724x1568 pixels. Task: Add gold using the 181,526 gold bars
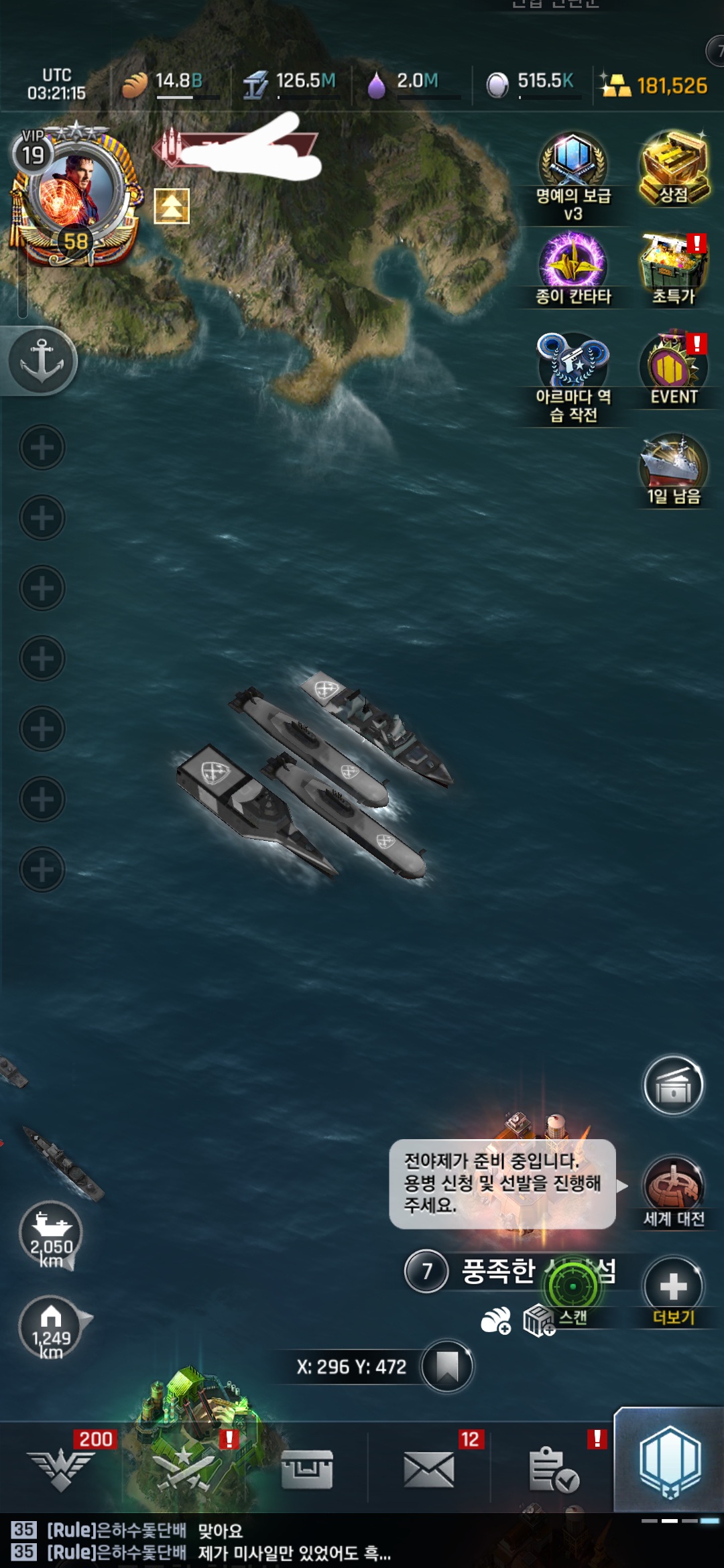(x=654, y=86)
